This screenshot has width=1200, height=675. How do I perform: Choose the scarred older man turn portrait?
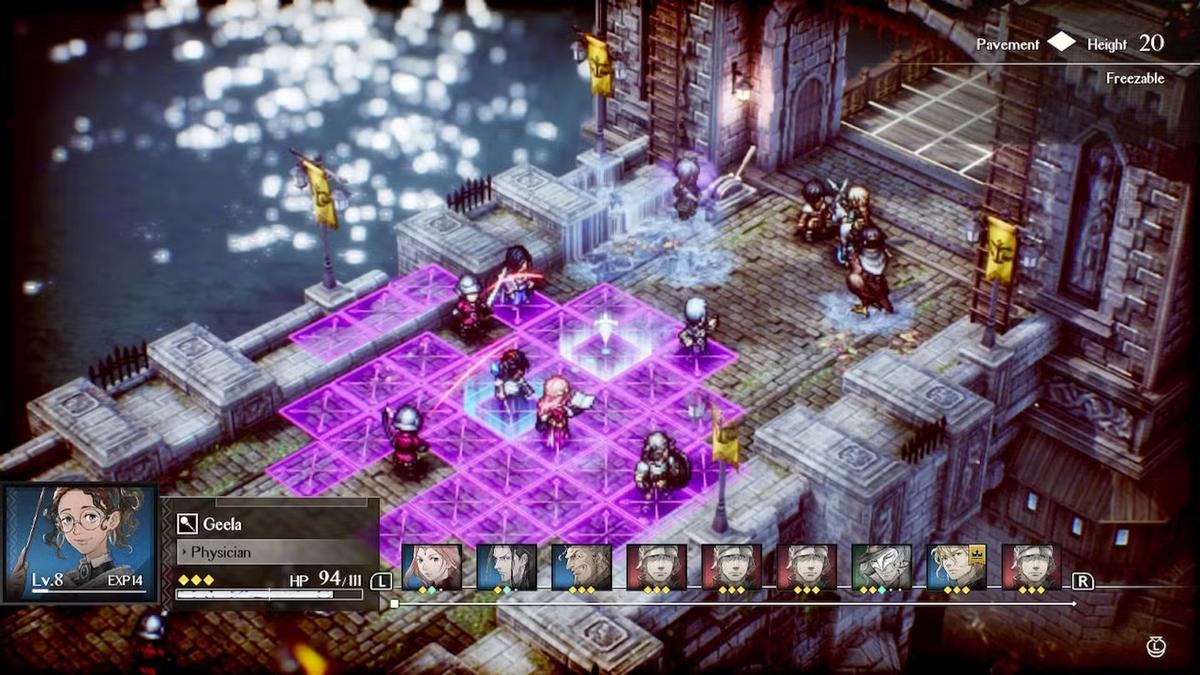(x=581, y=567)
